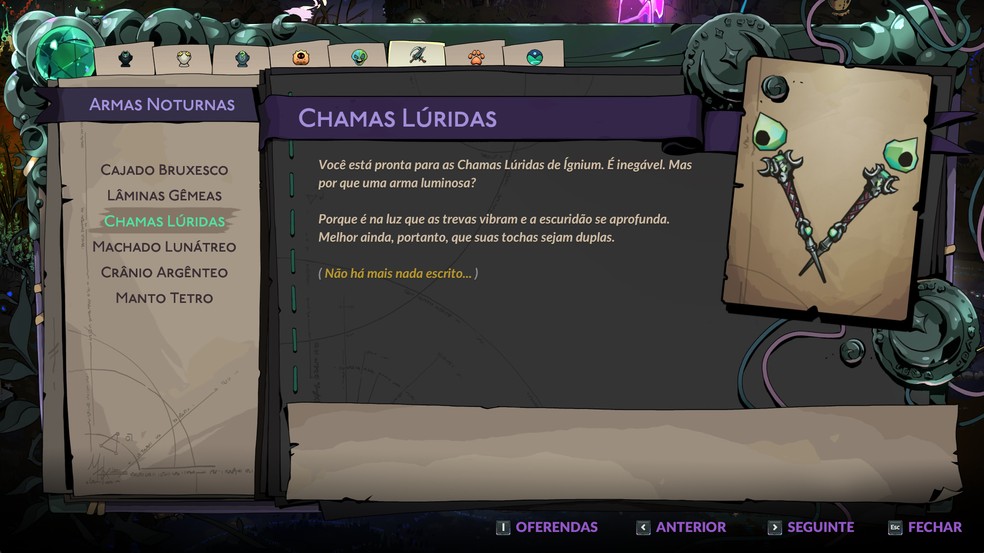Select the scythe weapons tab
984x553 pixels.
coord(417,55)
